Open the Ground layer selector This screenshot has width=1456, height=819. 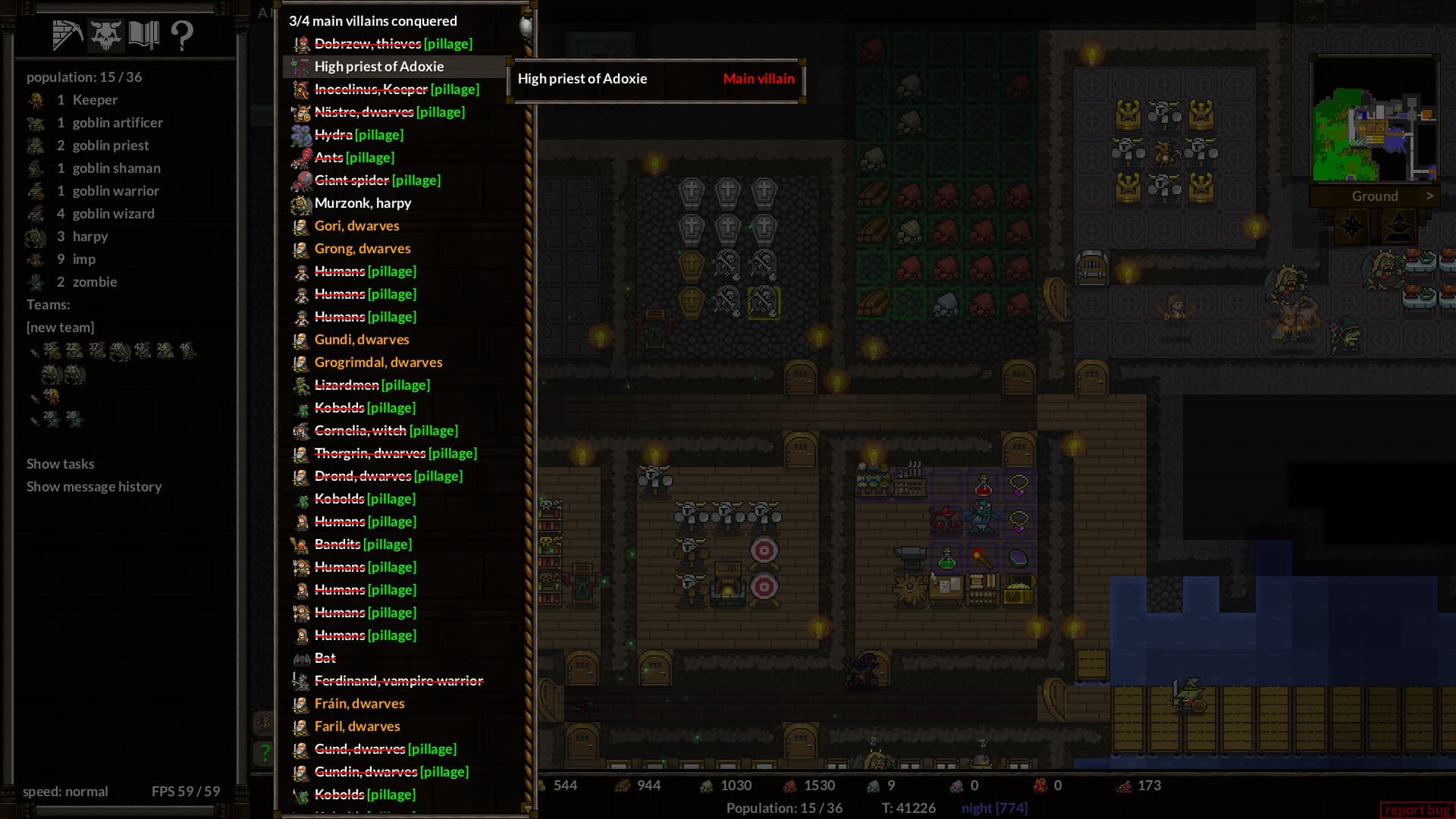[1375, 196]
